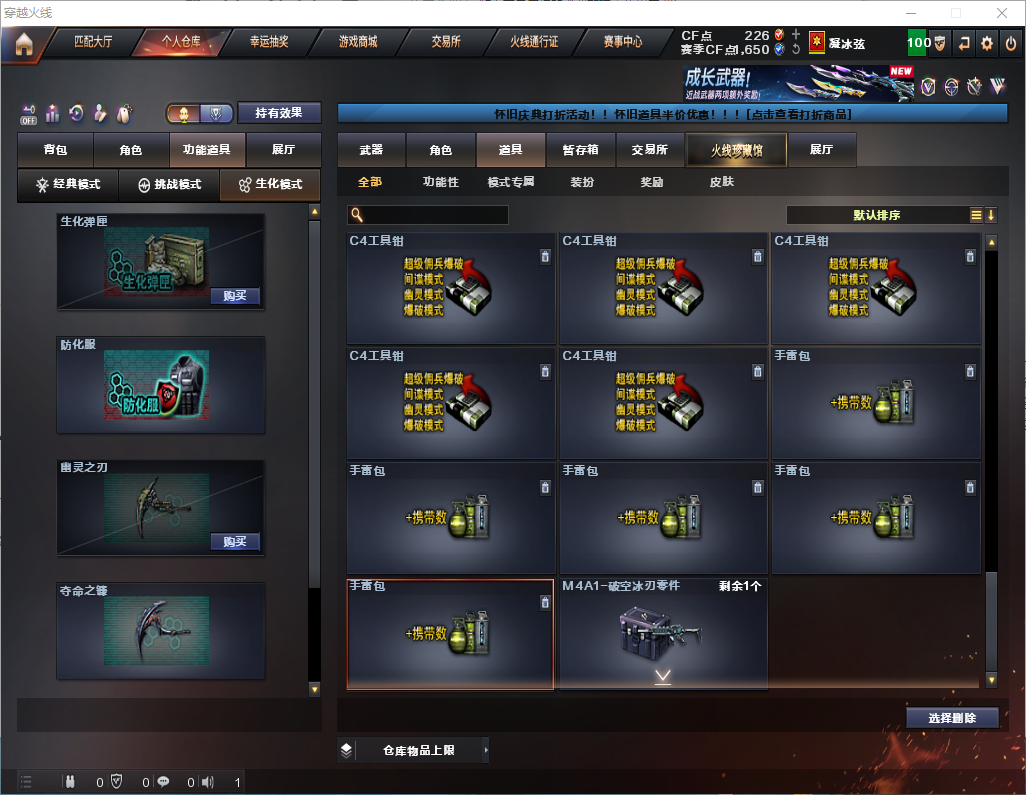Choose the 挑战模式 mode tab
The width and height of the screenshot is (1026, 795).
(x=169, y=185)
